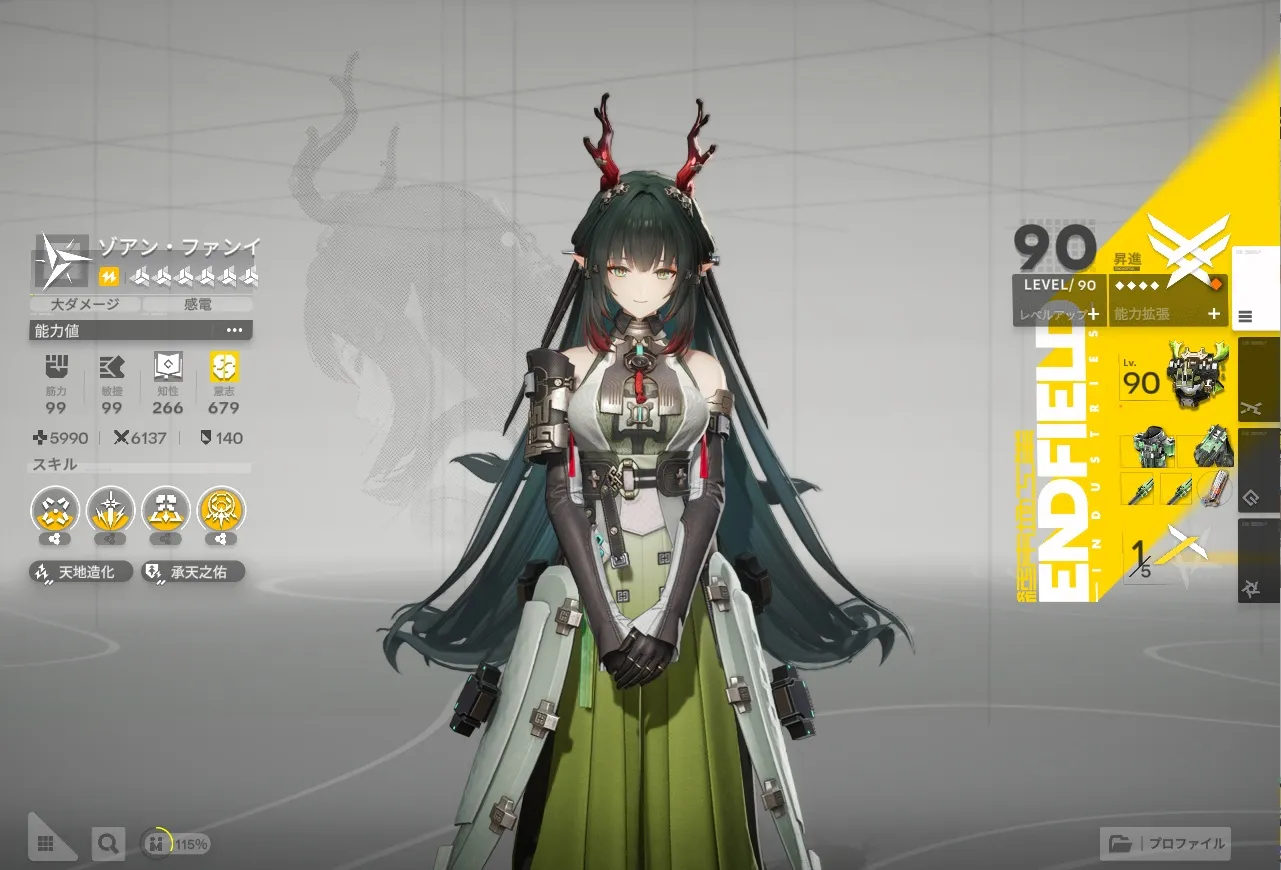Select the first skill icon with crossed blades
This screenshot has height=870, width=1281.
point(55,511)
